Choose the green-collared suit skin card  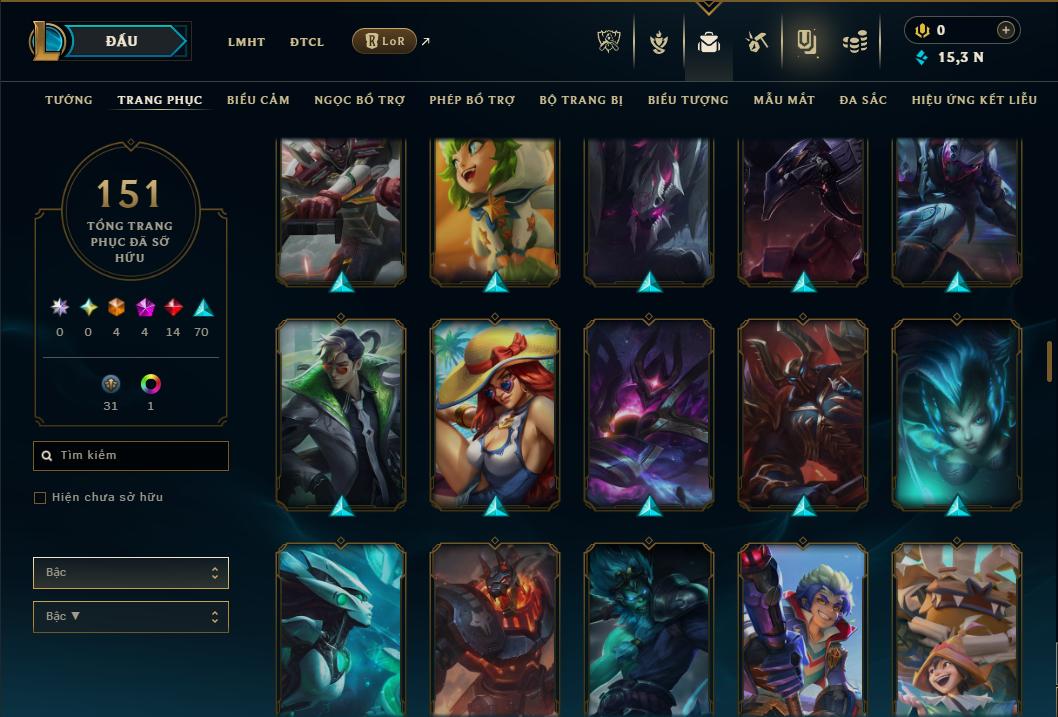click(341, 412)
